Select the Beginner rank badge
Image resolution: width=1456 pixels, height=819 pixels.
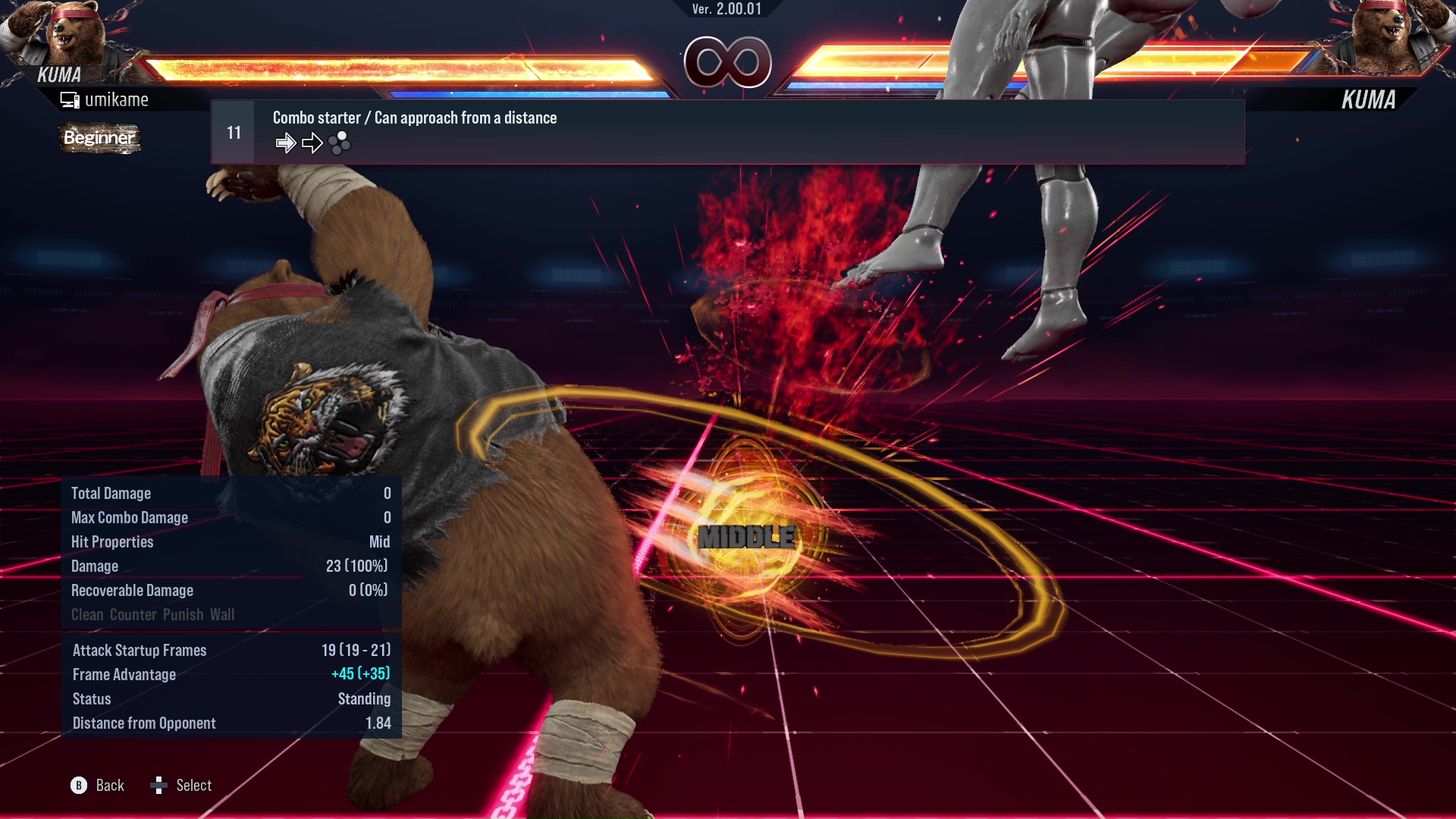[99, 139]
